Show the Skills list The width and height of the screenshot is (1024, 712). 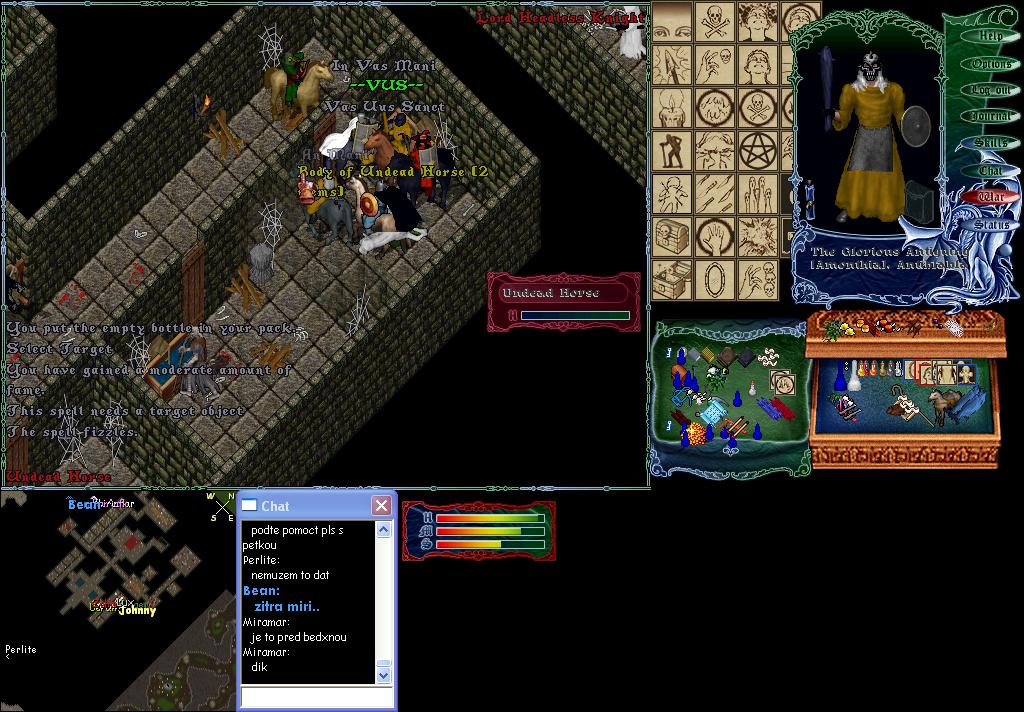coord(991,144)
